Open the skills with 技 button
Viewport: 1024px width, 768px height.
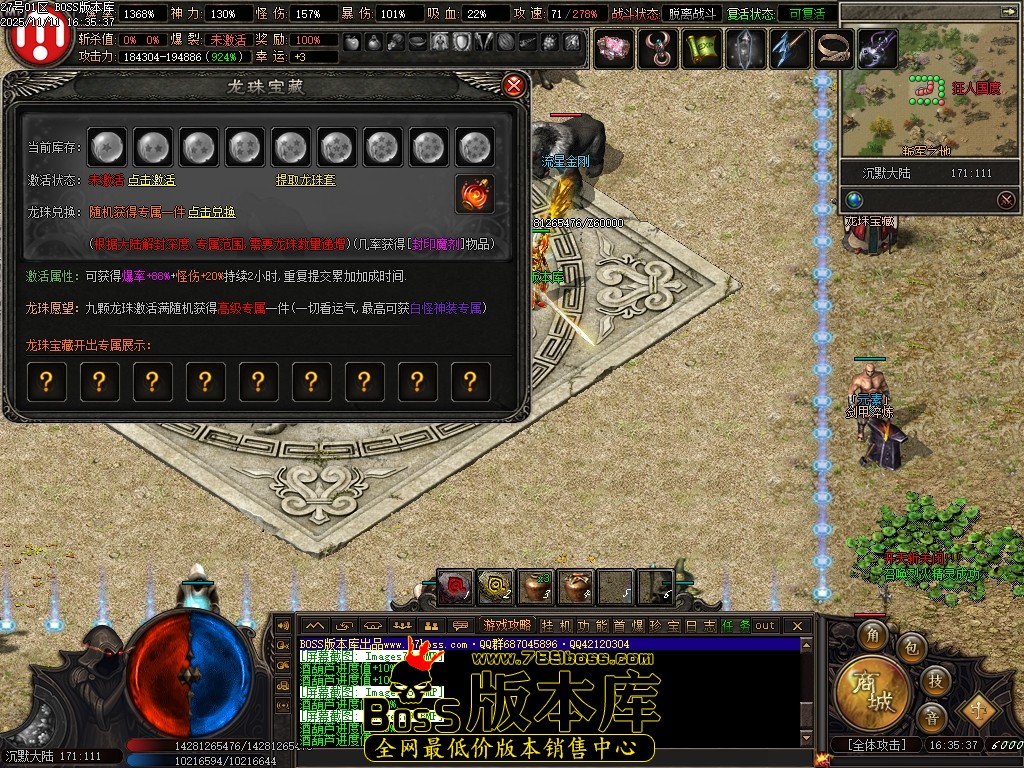935,681
